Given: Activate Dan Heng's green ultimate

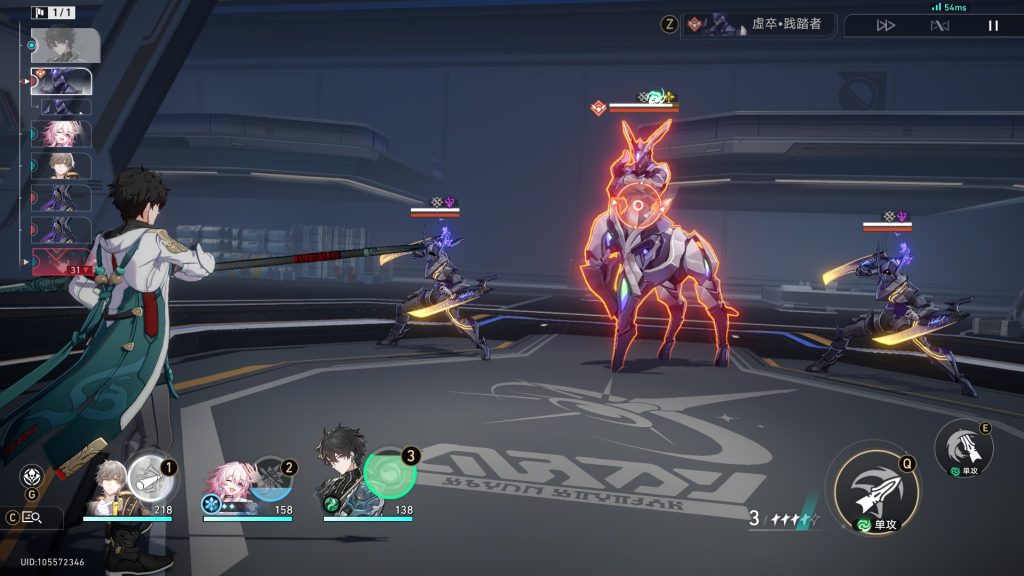Looking at the screenshot, I should point(389,473).
